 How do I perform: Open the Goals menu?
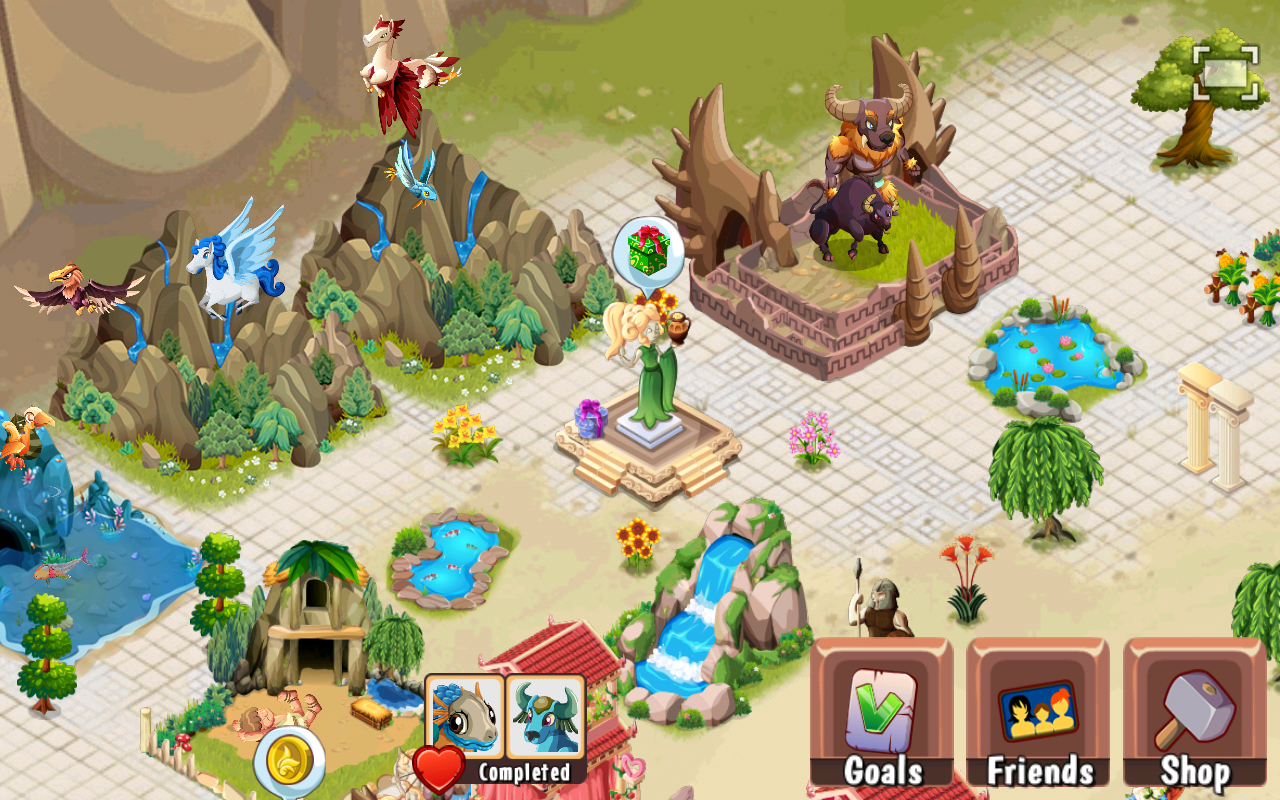coord(881,712)
